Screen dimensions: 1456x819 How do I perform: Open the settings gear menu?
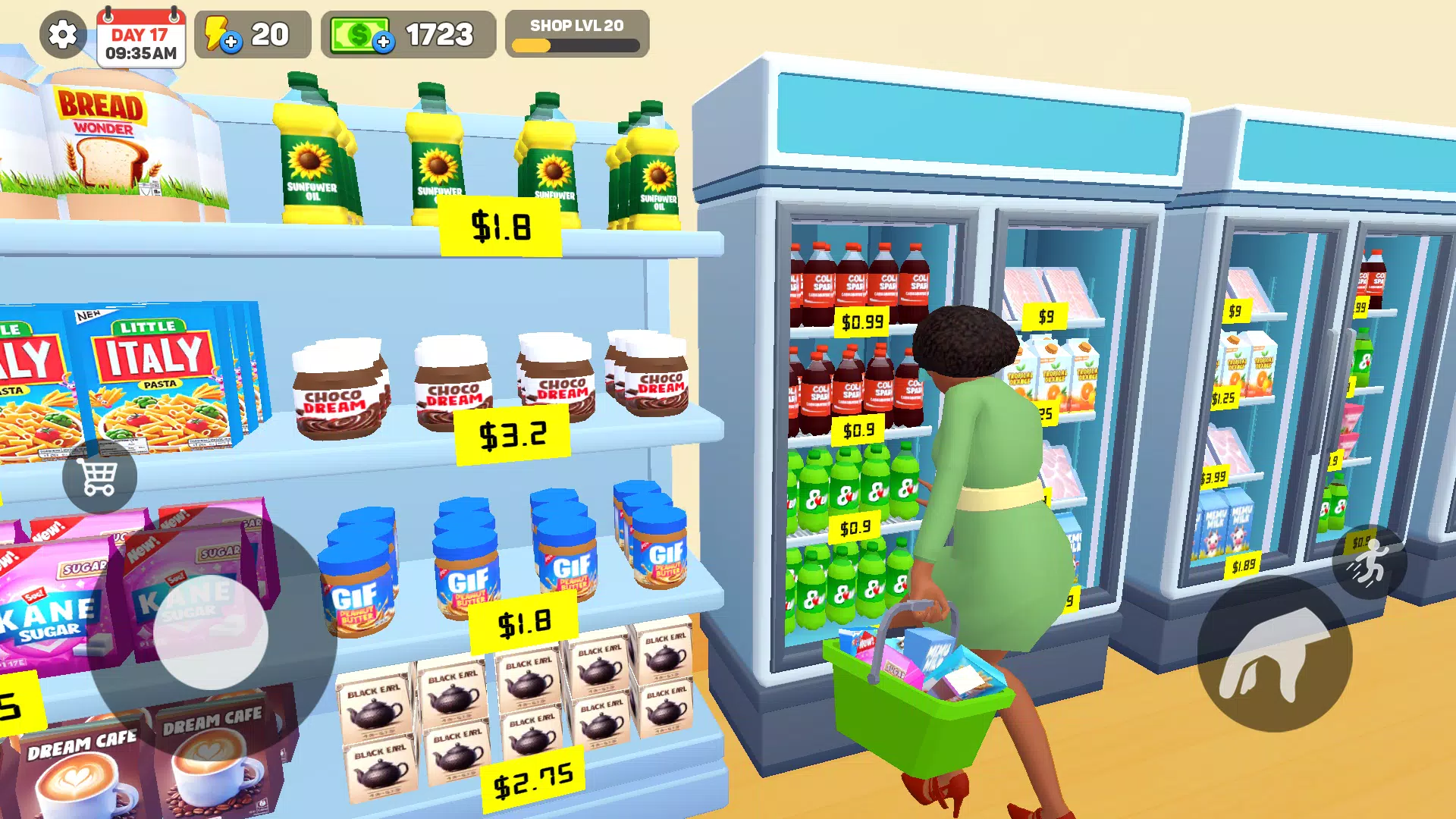click(x=62, y=35)
